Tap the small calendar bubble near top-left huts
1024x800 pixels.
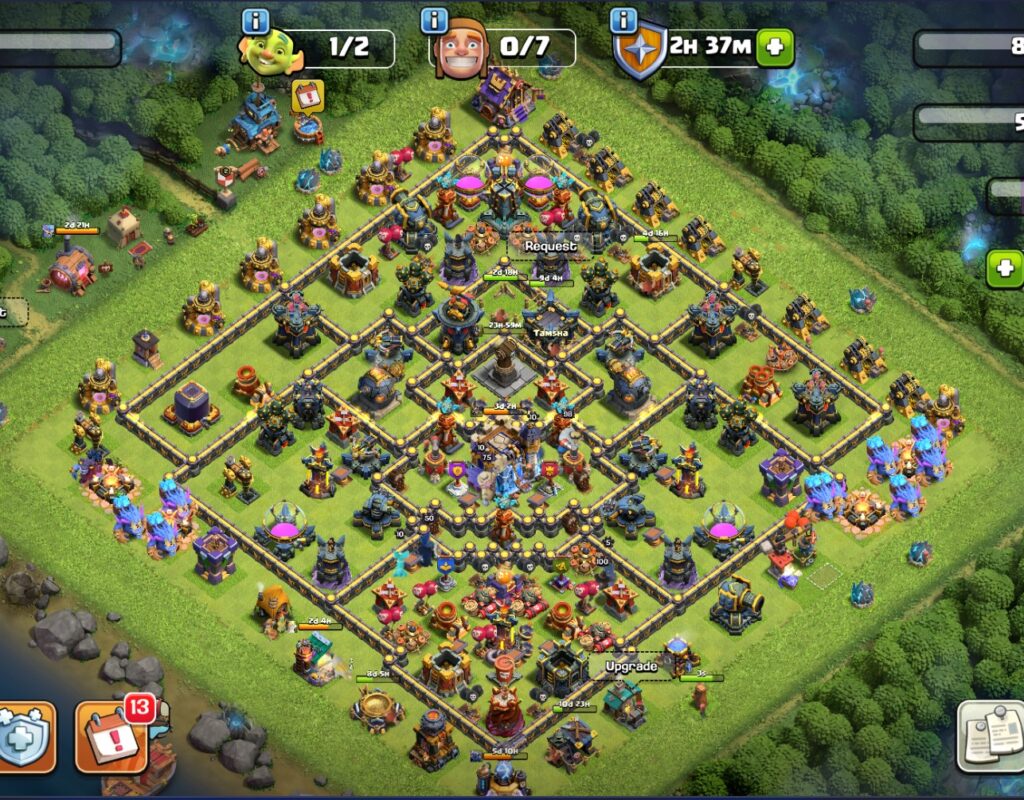(307, 95)
